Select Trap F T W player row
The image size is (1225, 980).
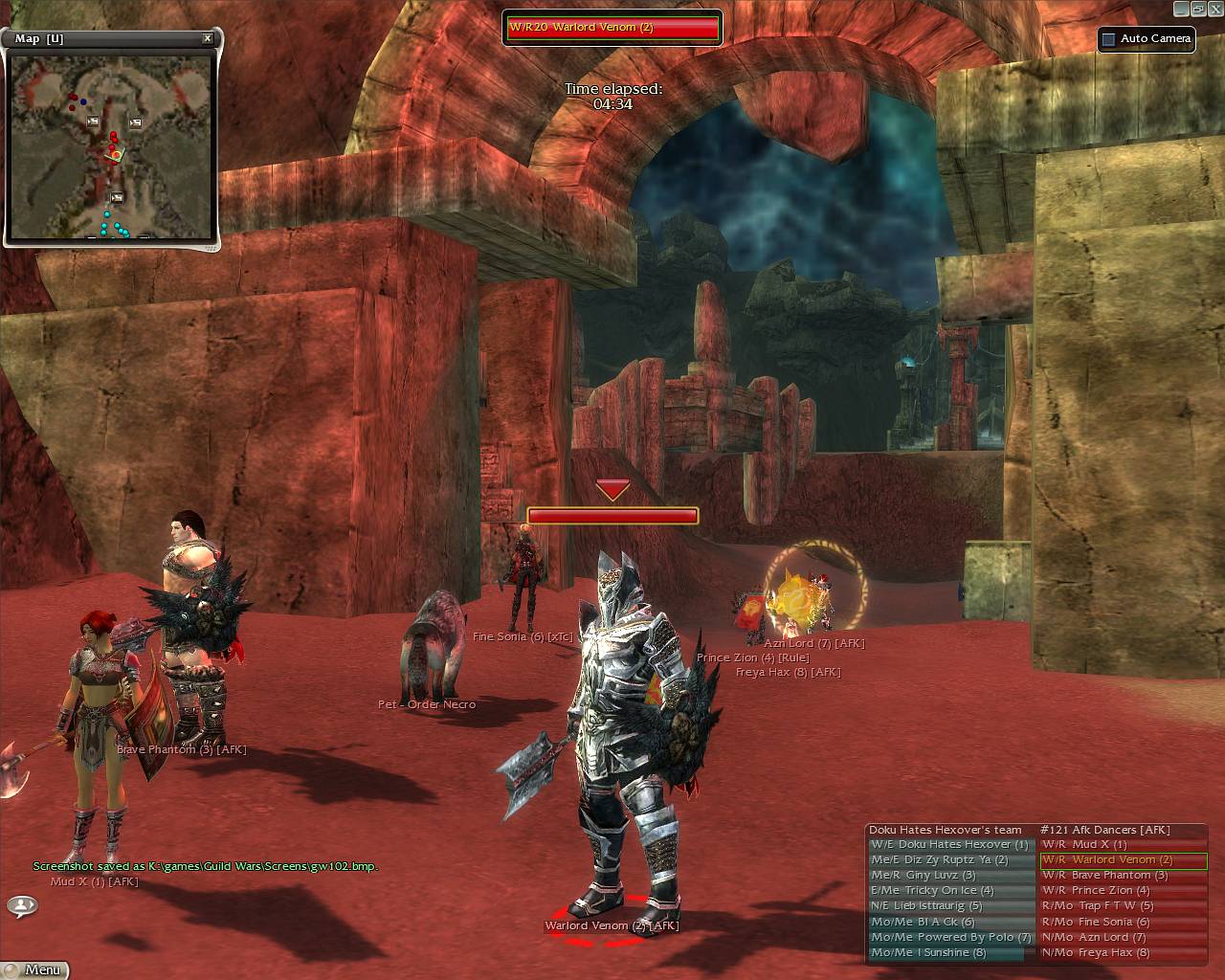click(x=1122, y=906)
